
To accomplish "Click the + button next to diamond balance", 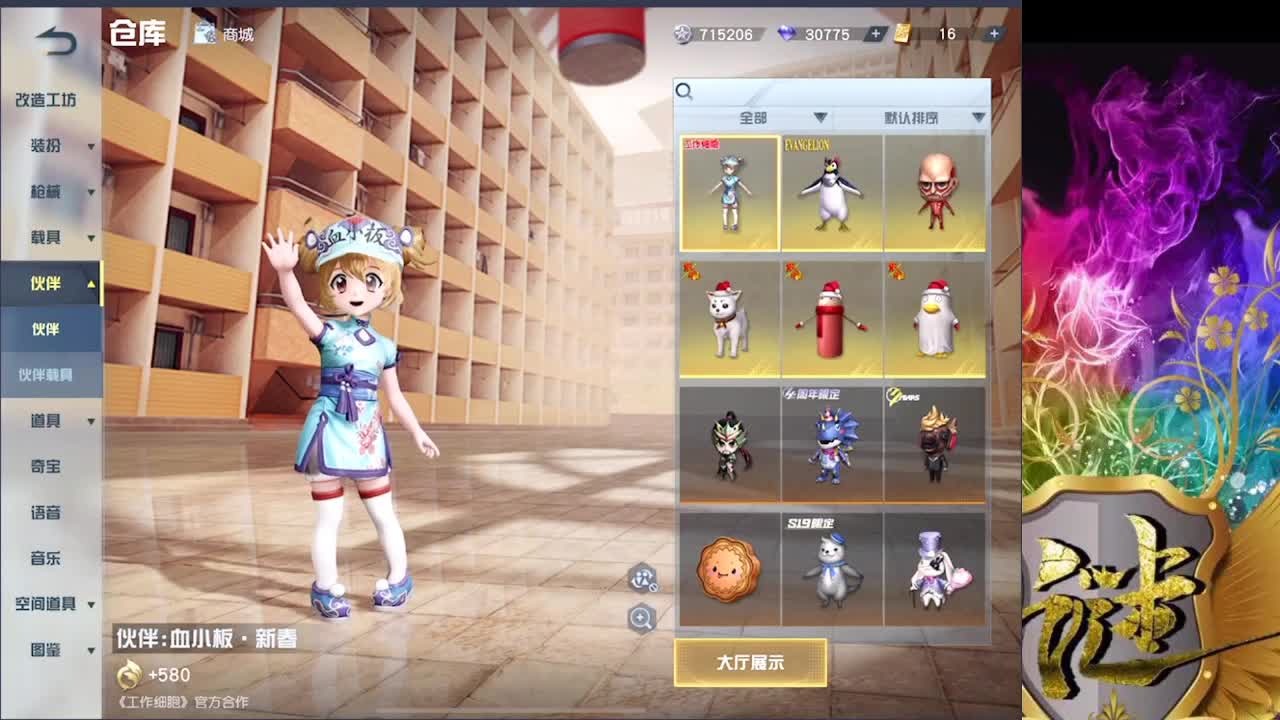I will click(875, 33).
